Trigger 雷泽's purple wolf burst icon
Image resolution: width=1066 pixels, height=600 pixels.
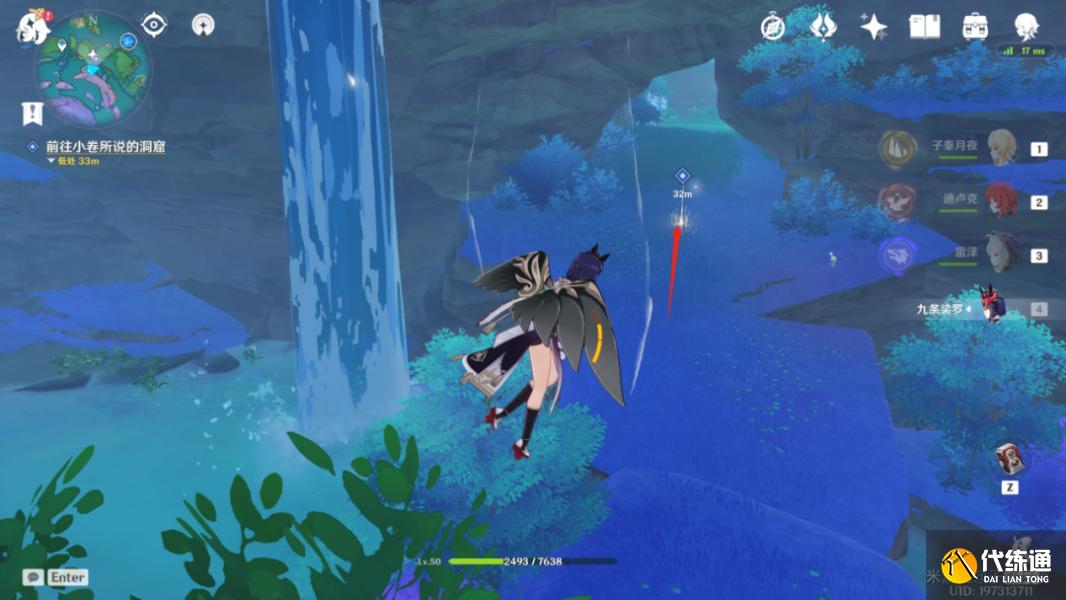(896, 255)
